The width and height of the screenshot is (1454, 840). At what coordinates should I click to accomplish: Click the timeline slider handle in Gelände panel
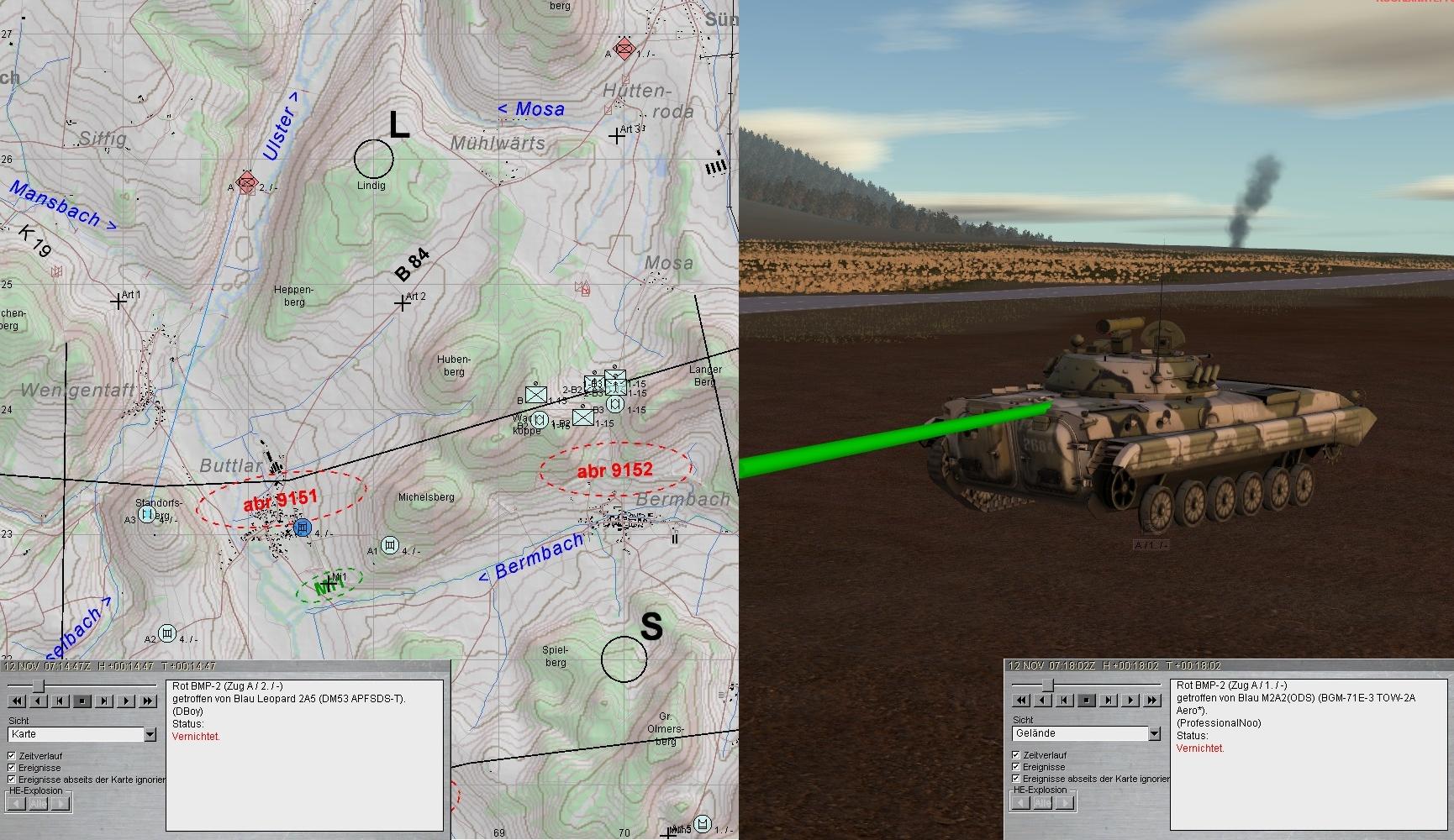pyautogui.click(x=1047, y=685)
